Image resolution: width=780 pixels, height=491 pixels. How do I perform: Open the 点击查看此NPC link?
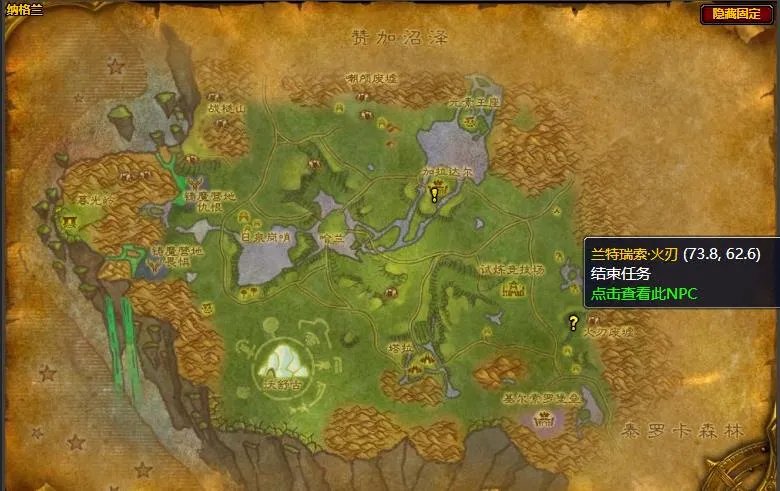click(x=643, y=294)
